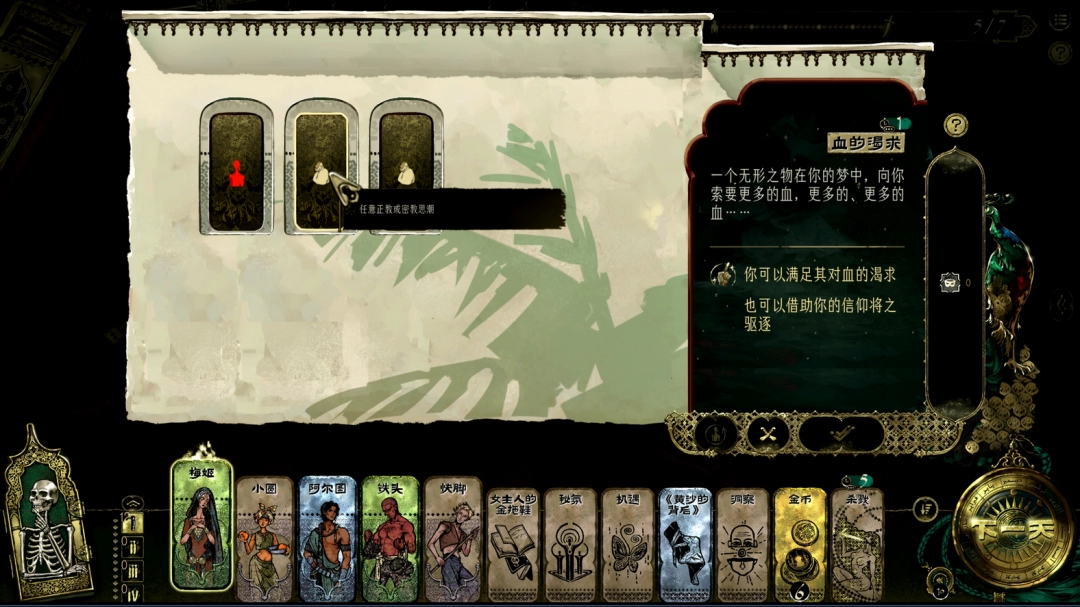Close the event with the crossed-bones button
1080x607 pixels.
coord(767,434)
